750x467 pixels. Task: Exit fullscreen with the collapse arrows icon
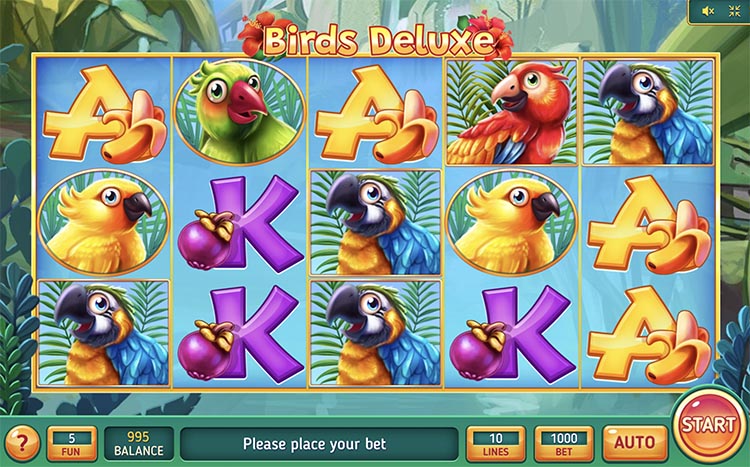735,11
